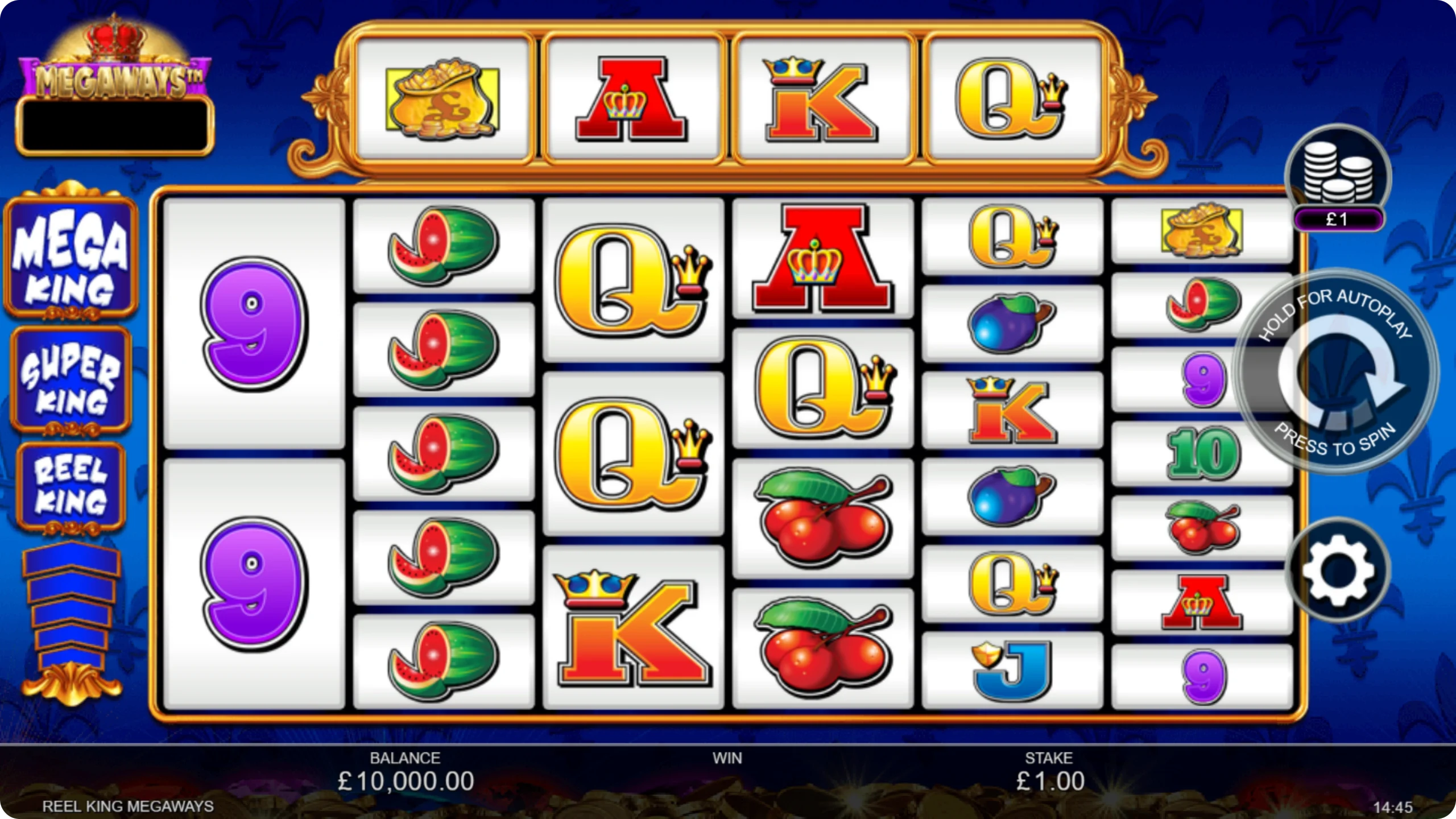Change stake using the coin stack icon
Image resolution: width=1456 pixels, height=819 pixels.
[x=1338, y=173]
